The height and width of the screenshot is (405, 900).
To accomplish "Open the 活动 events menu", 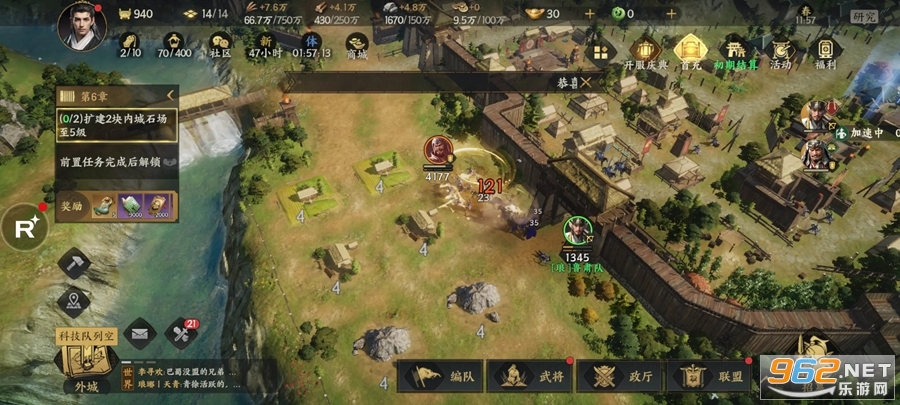I will pyautogui.click(x=780, y=51).
